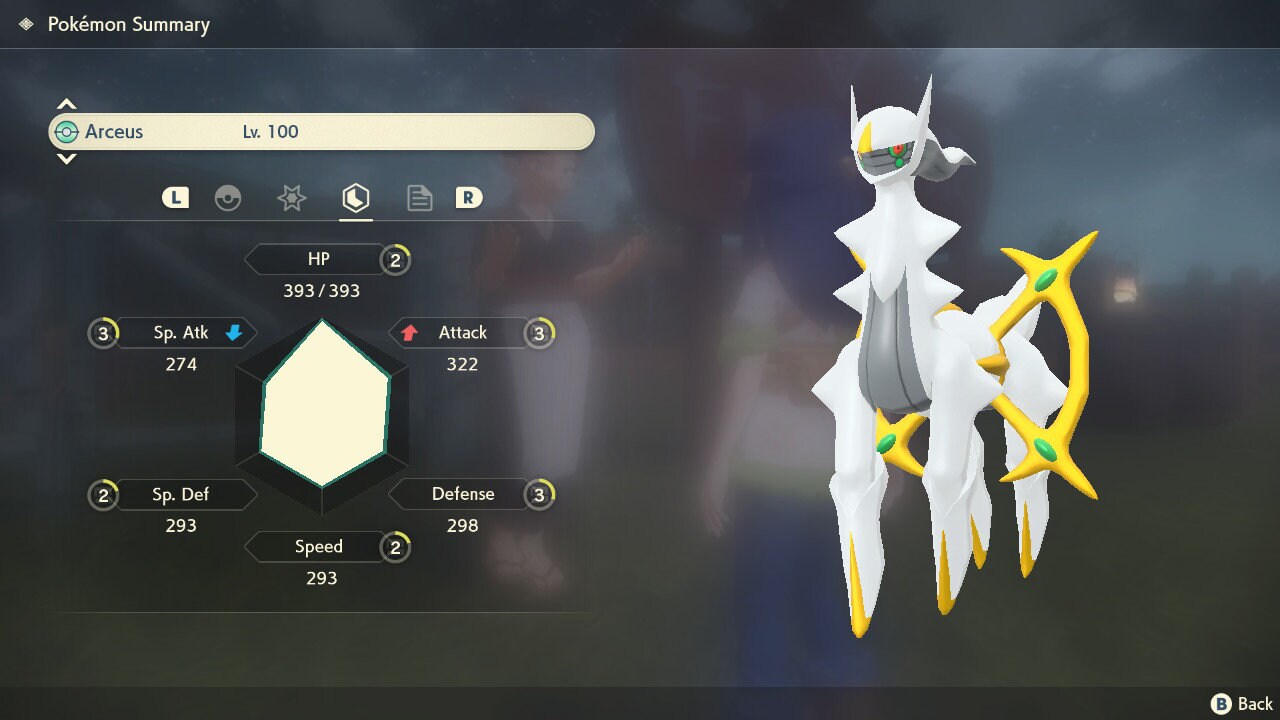Image resolution: width=1280 pixels, height=720 pixels.
Task: Switch to the Poké Ball info tab
Action: point(228,198)
